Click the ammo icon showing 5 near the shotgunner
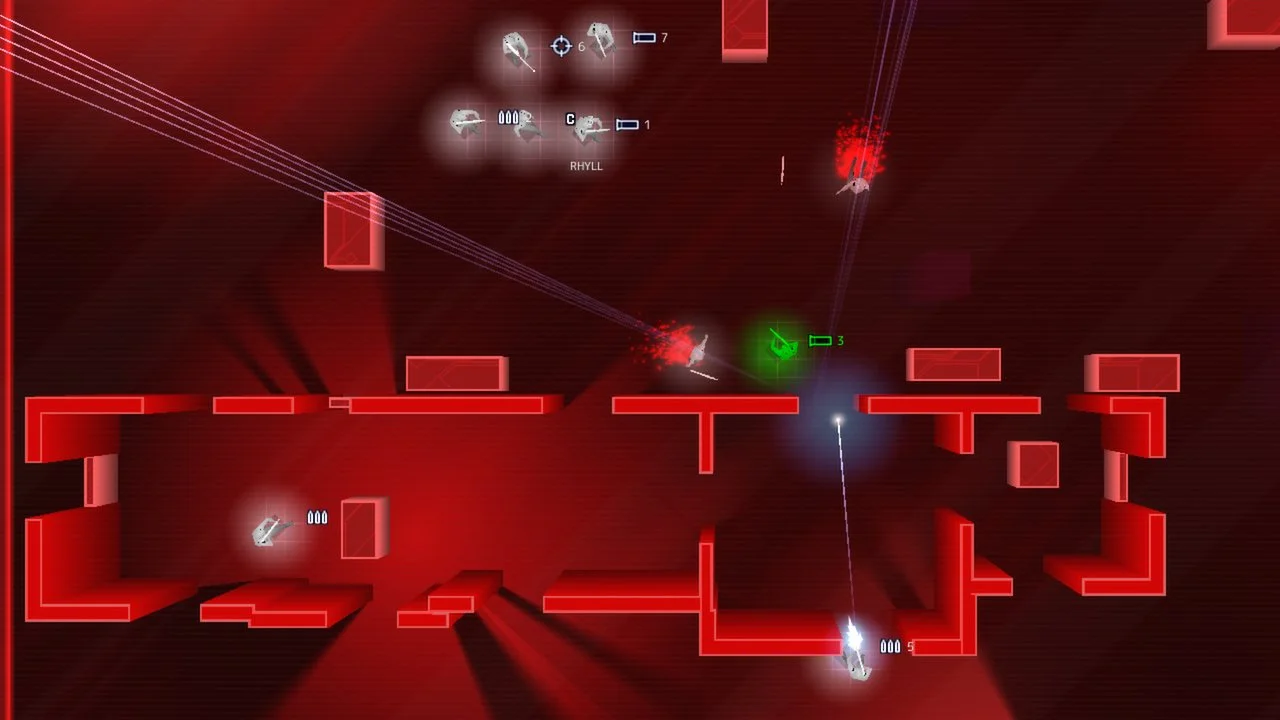Image resolution: width=1280 pixels, height=720 pixels. click(x=890, y=647)
